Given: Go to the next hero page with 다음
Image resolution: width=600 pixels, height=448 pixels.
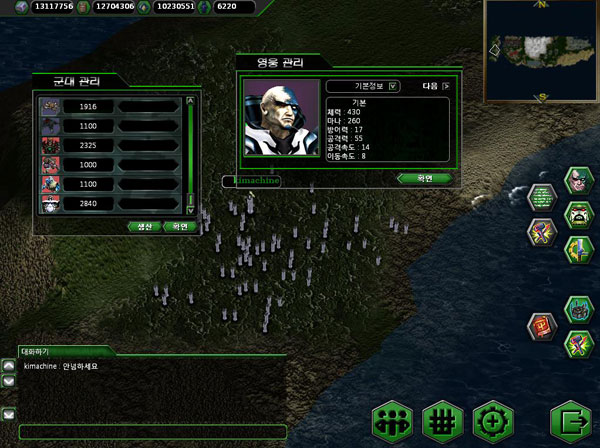Looking at the screenshot, I should click(435, 86).
